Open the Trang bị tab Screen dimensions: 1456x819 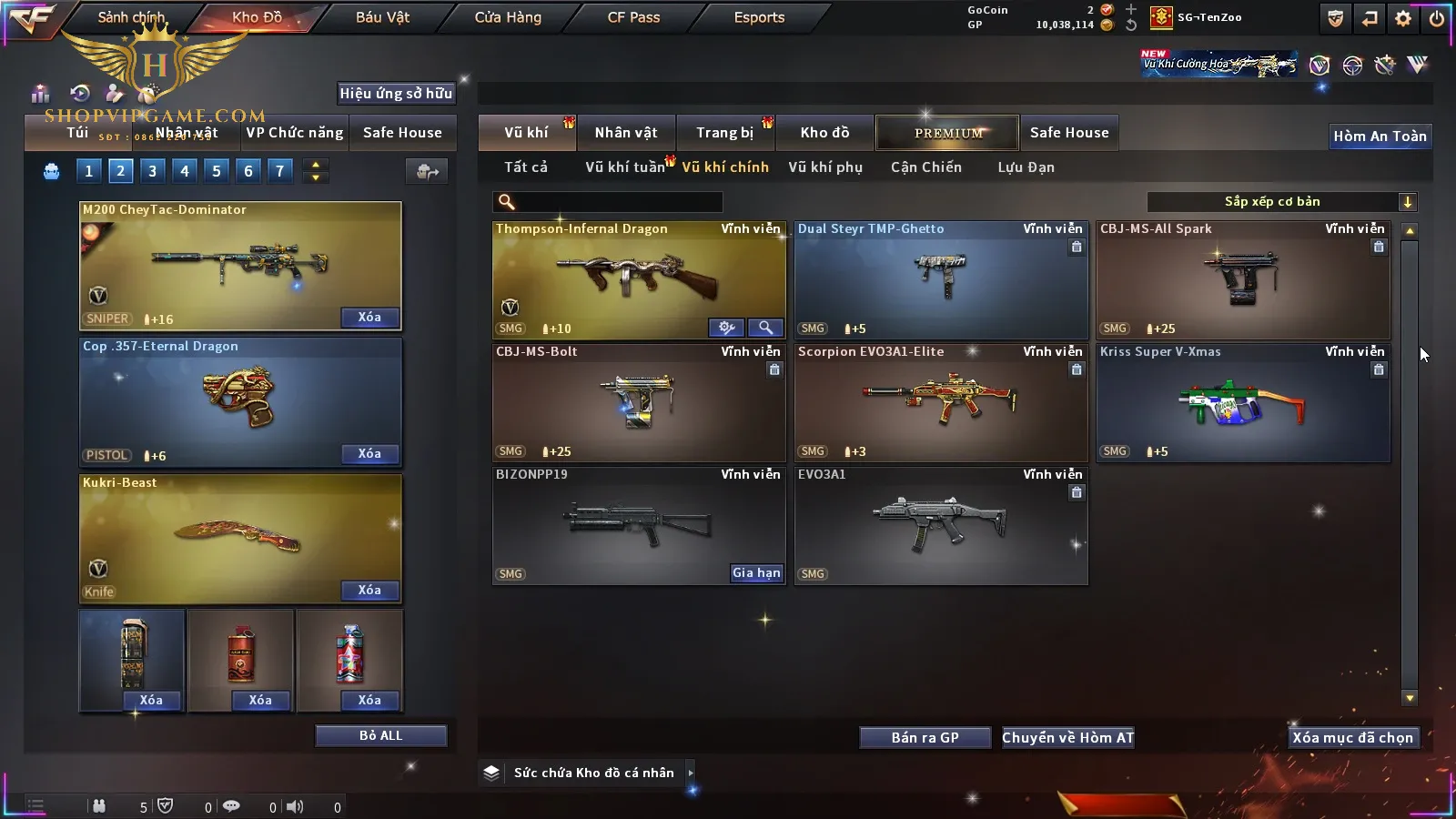click(725, 133)
